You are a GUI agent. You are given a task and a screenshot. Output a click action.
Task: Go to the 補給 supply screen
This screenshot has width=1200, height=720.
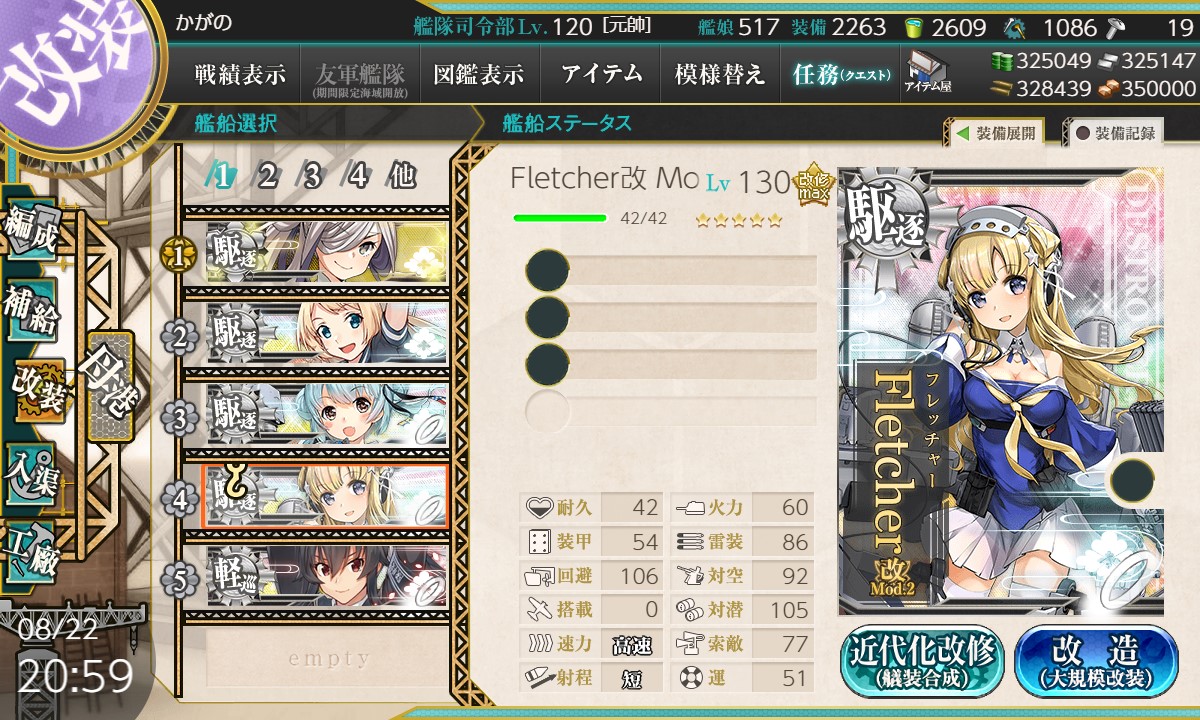click(30, 309)
